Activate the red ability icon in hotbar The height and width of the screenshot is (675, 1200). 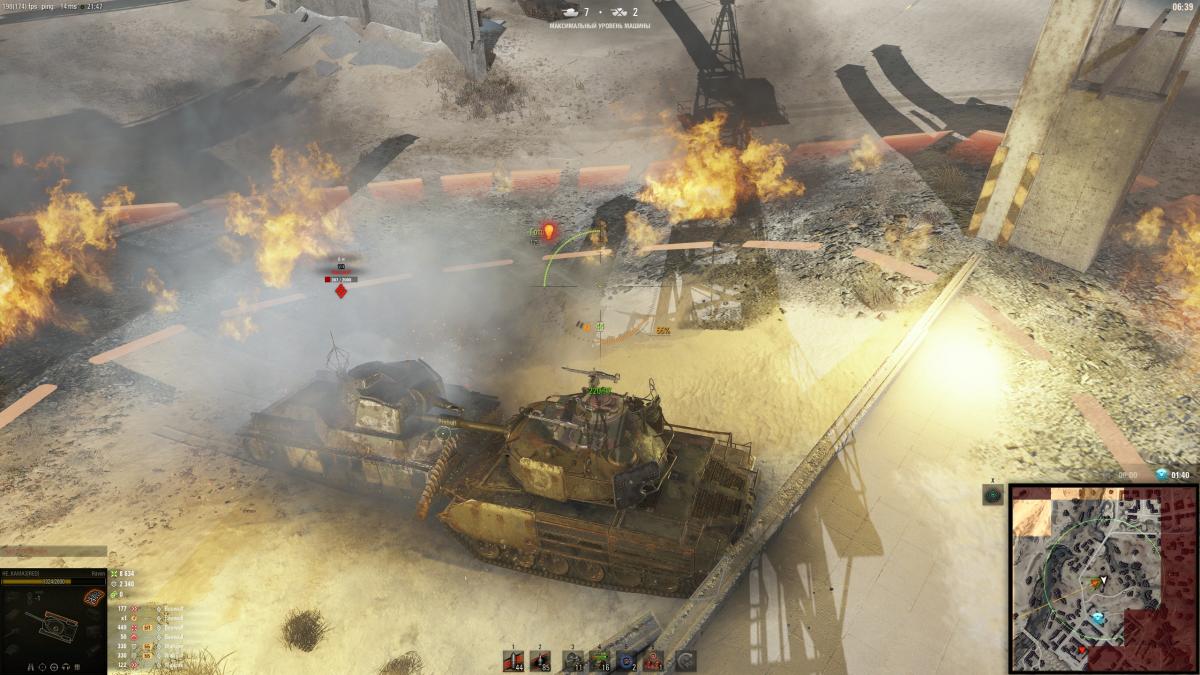(x=655, y=660)
